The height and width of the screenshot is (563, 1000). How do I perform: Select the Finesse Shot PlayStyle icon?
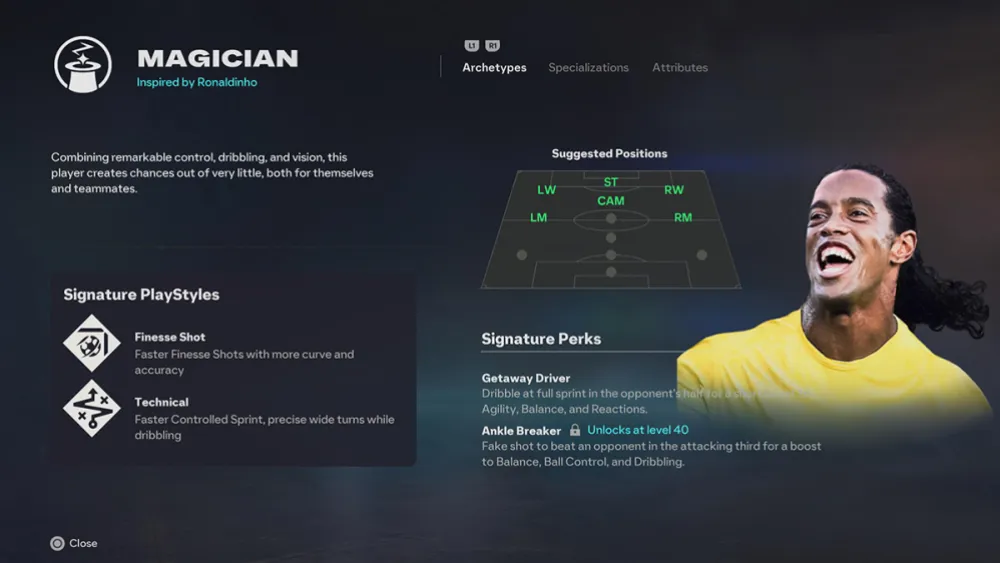tap(92, 343)
